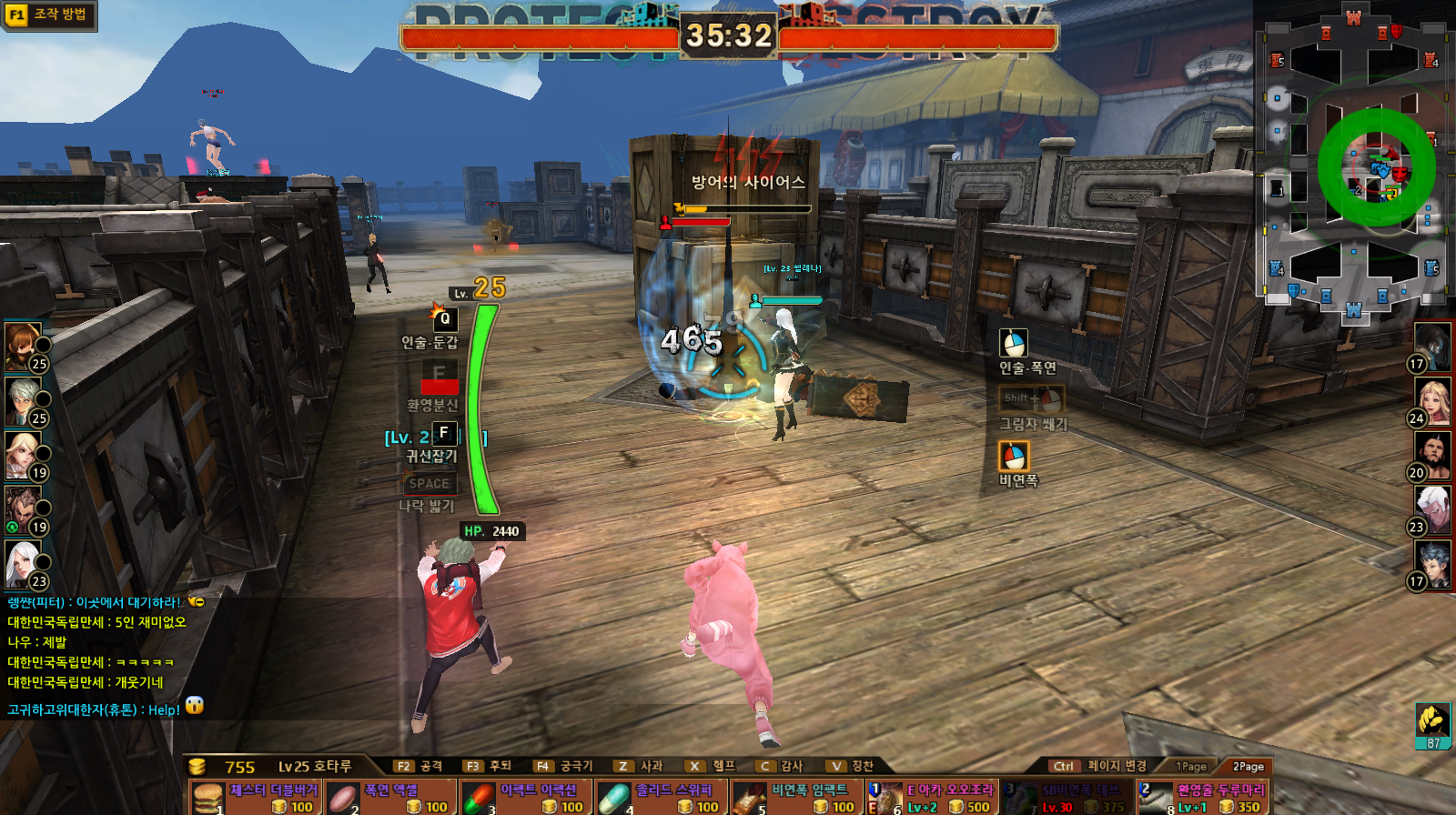This screenshot has height=815, width=1456.
Task: Buy the 체스터 더블버거 burger item
Action: pyautogui.click(x=255, y=798)
